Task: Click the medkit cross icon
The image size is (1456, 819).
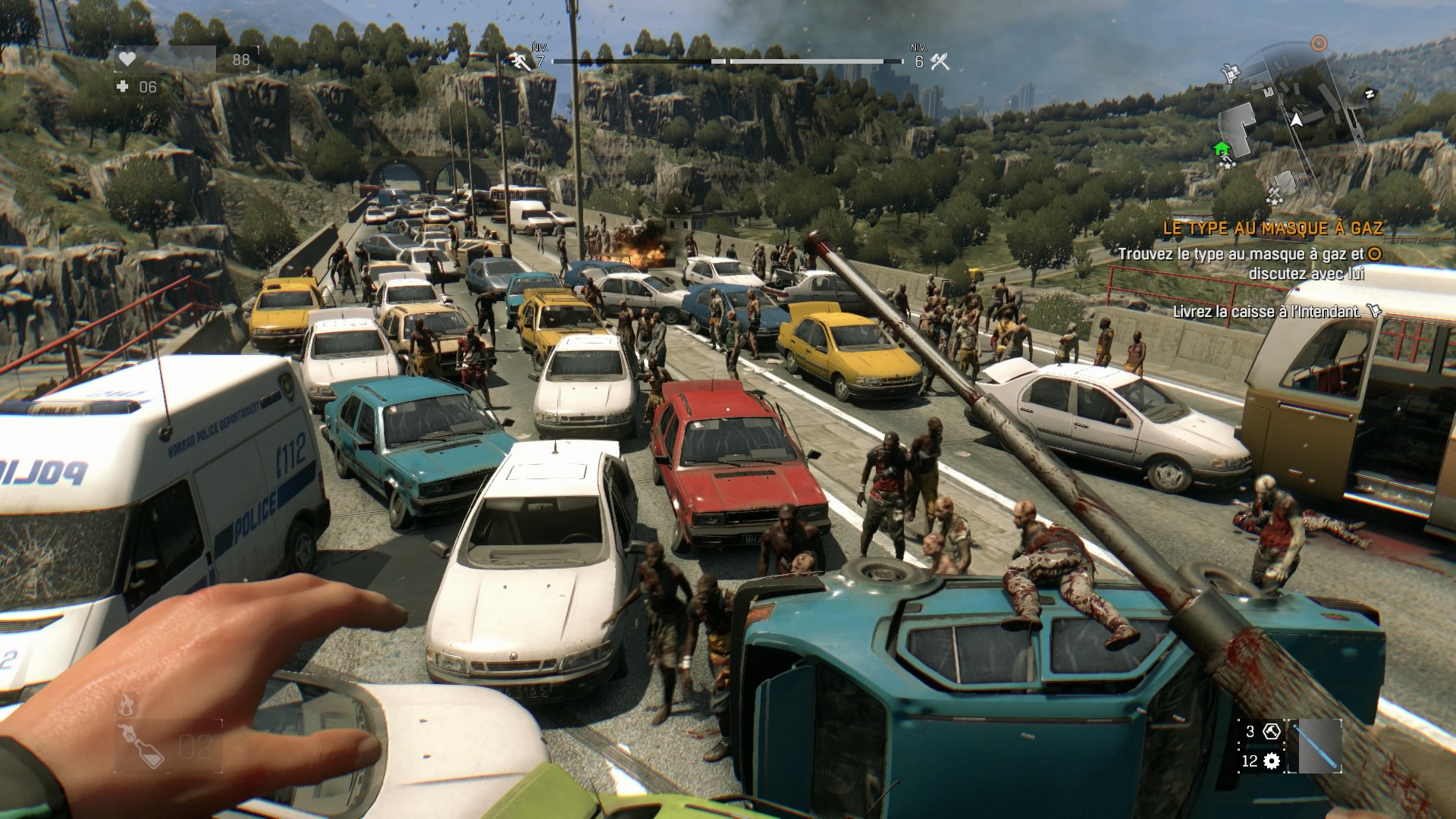Action: pyautogui.click(x=123, y=87)
